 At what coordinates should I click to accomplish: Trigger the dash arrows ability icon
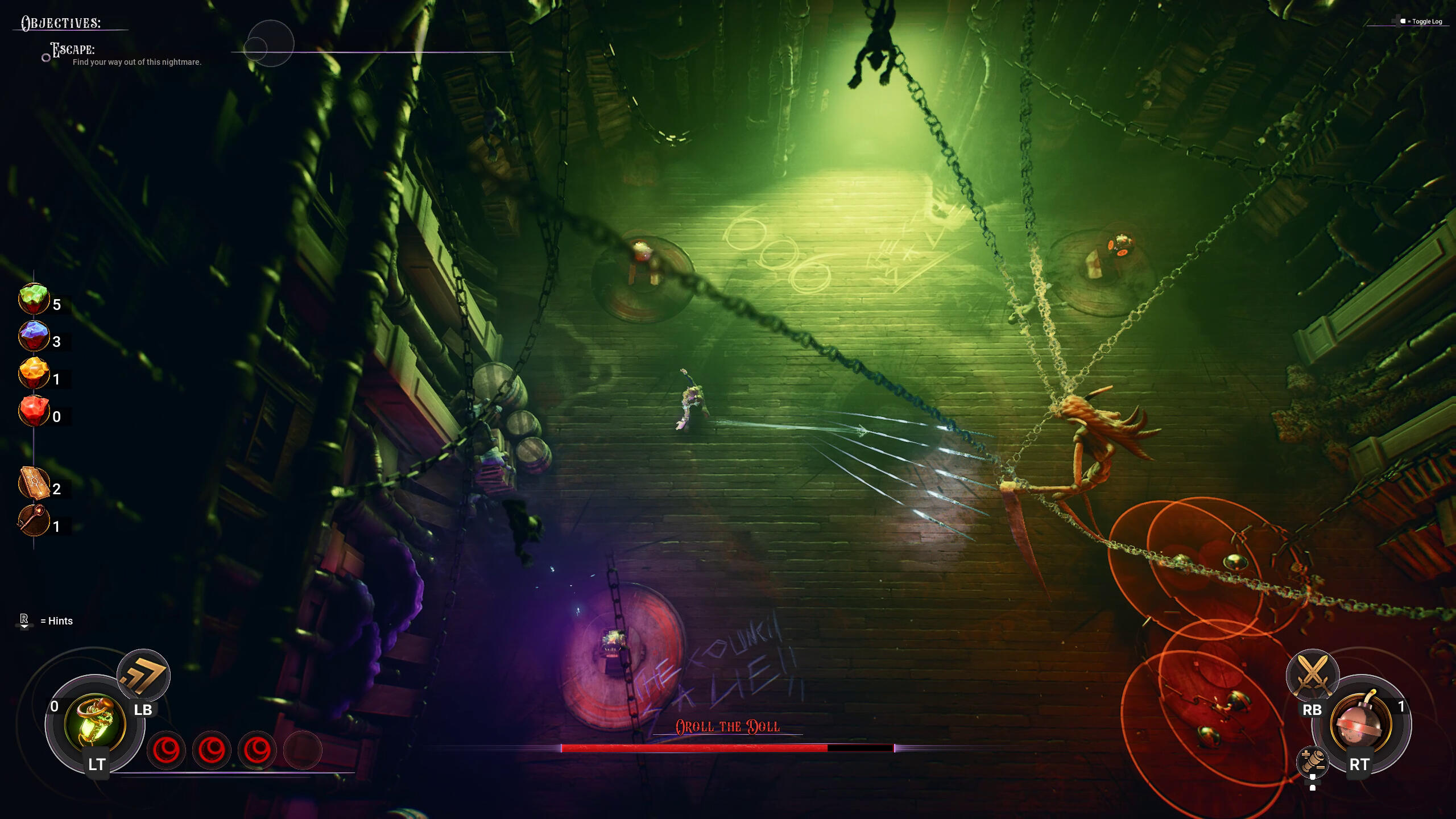(x=143, y=675)
